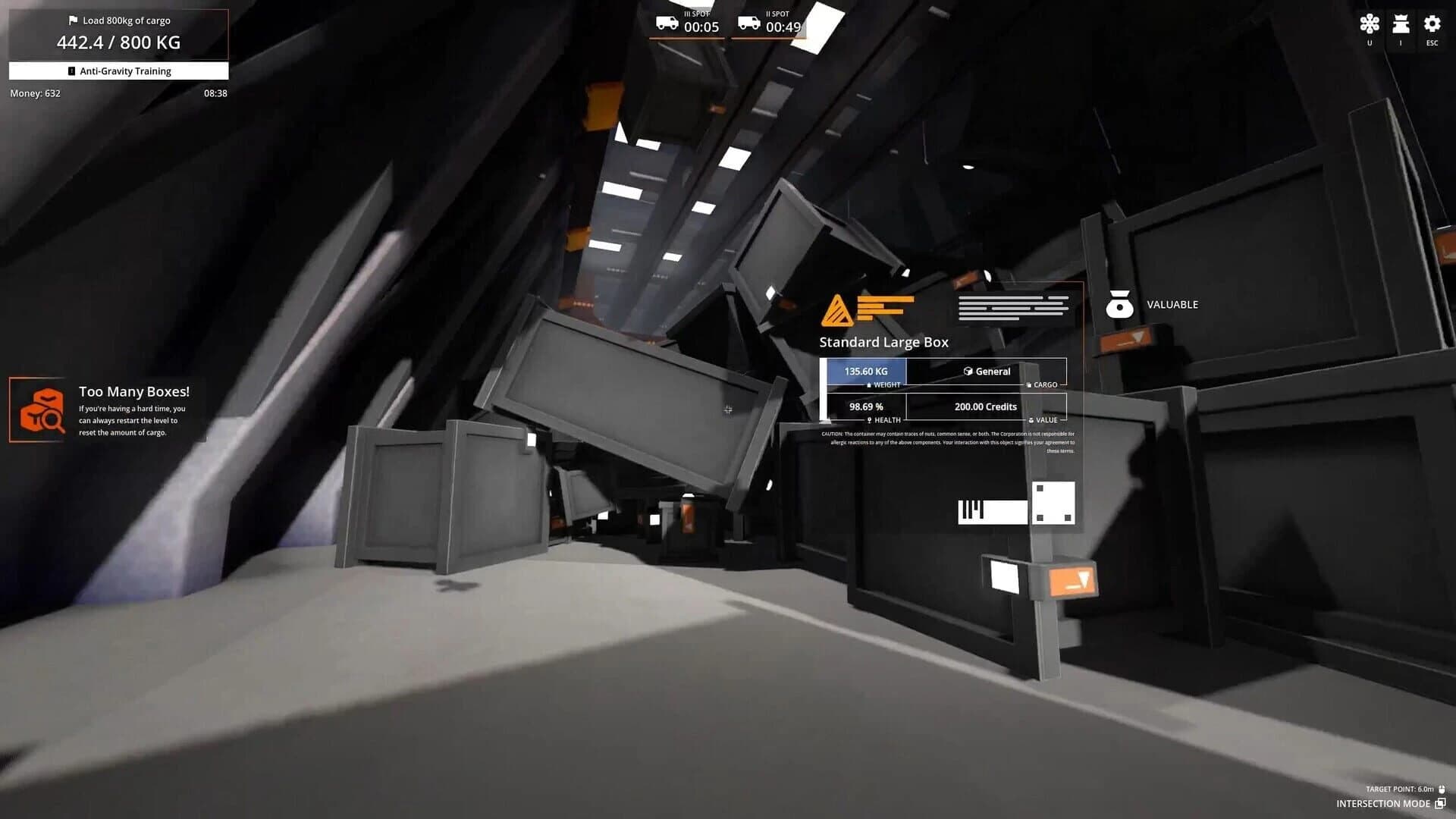Open the weight scale icon labeled I

point(1401,25)
